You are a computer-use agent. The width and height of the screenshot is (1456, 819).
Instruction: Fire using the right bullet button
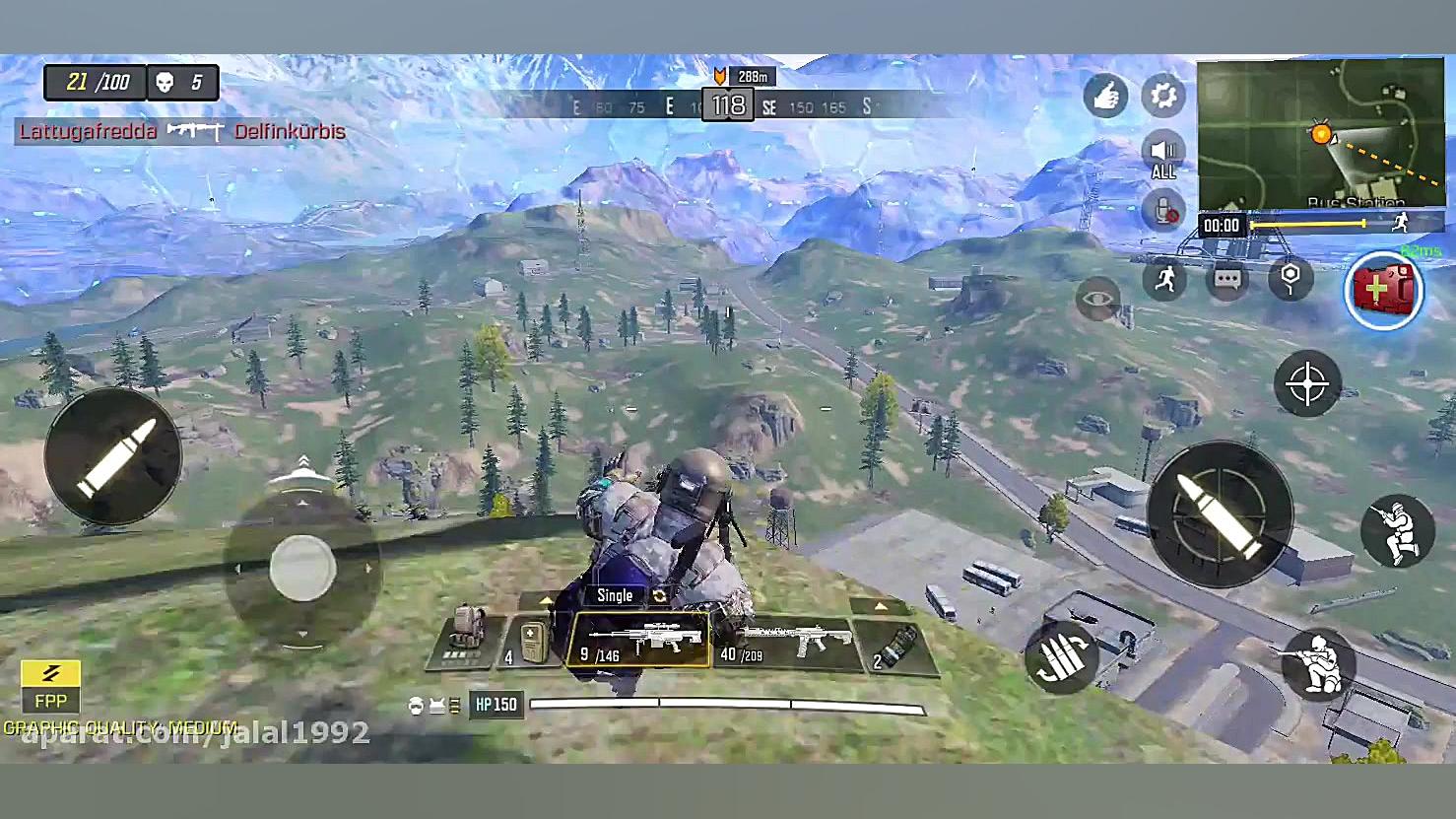(x=1220, y=513)
